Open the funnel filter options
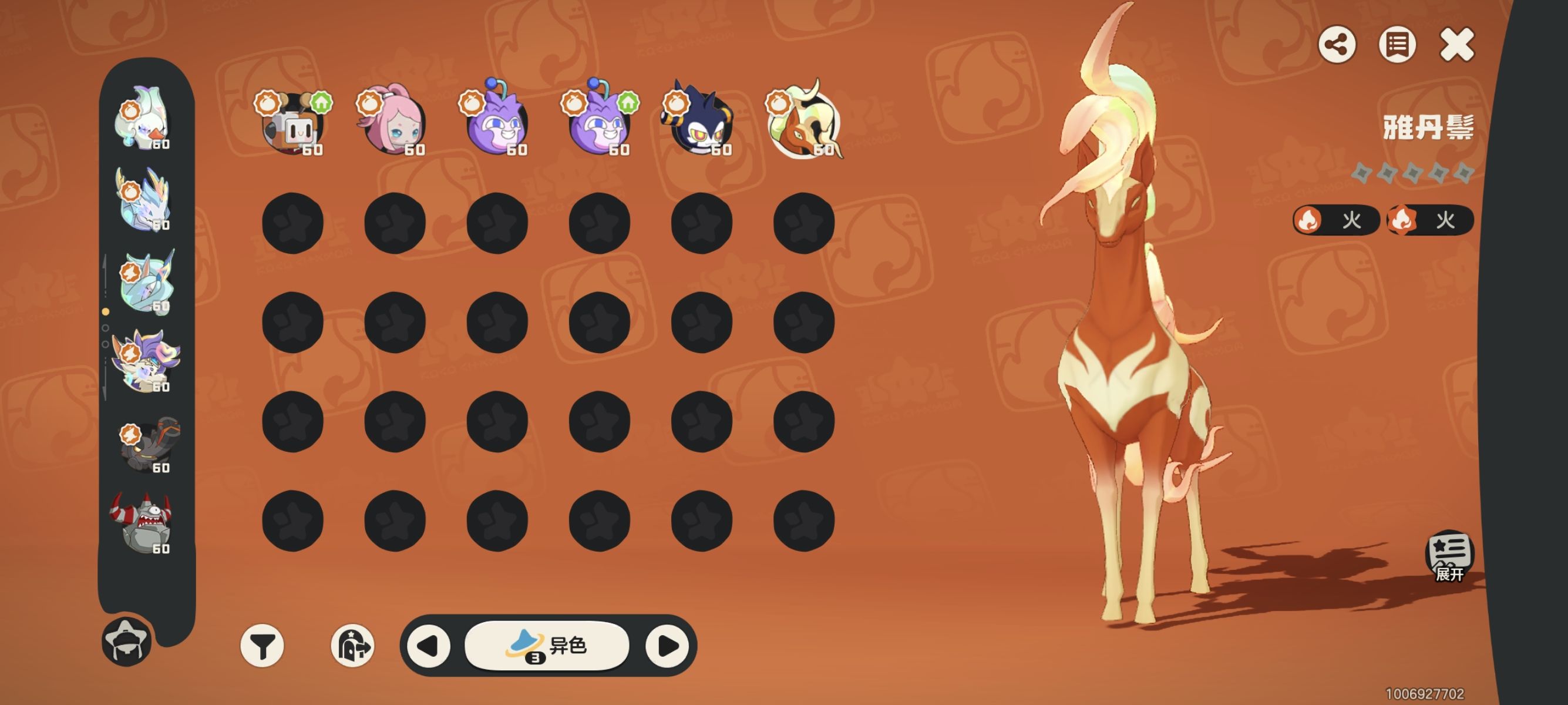Screen dimensions: 1568x705 263,645
